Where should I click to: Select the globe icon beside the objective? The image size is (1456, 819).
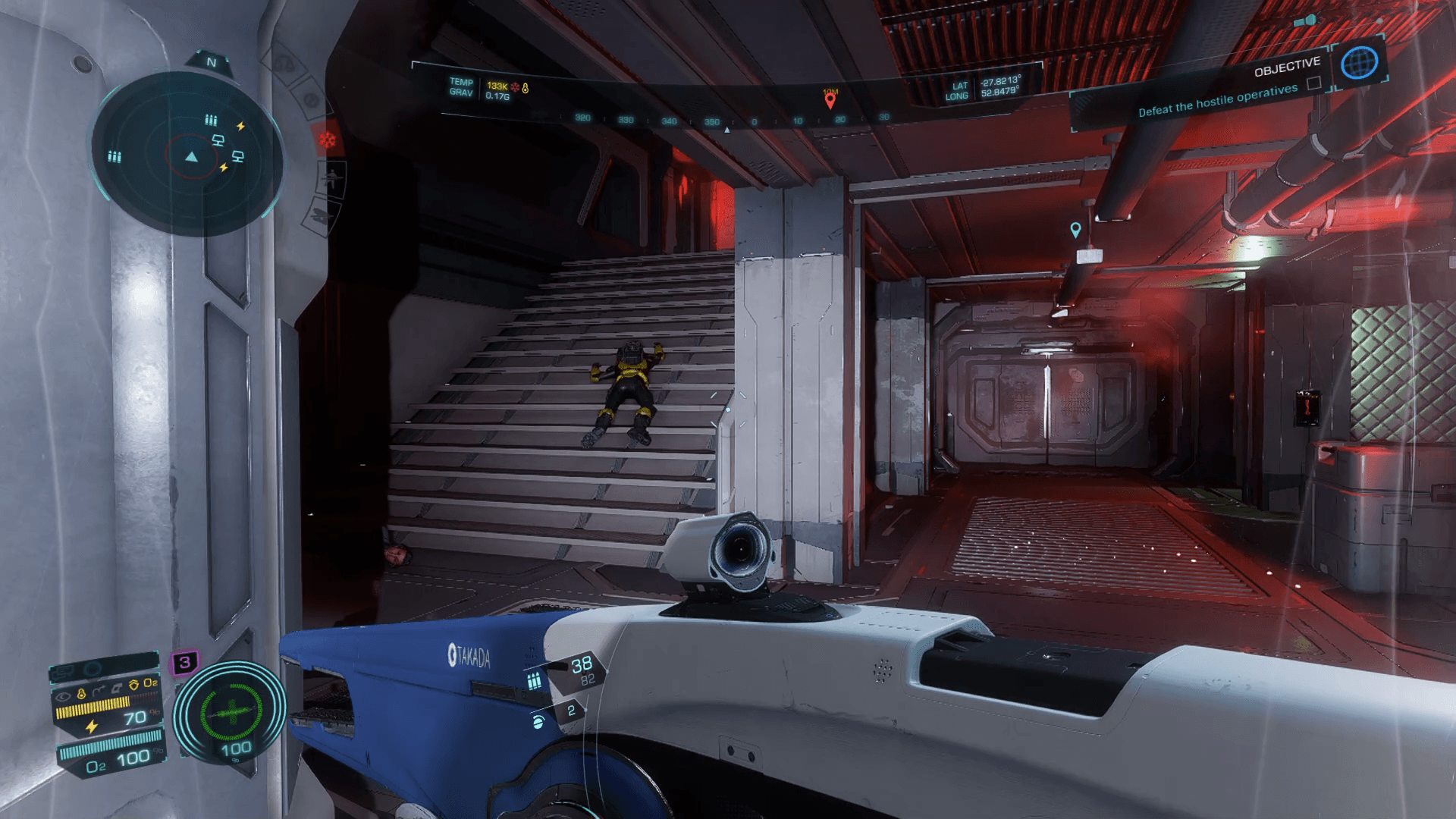point(1358,63)
